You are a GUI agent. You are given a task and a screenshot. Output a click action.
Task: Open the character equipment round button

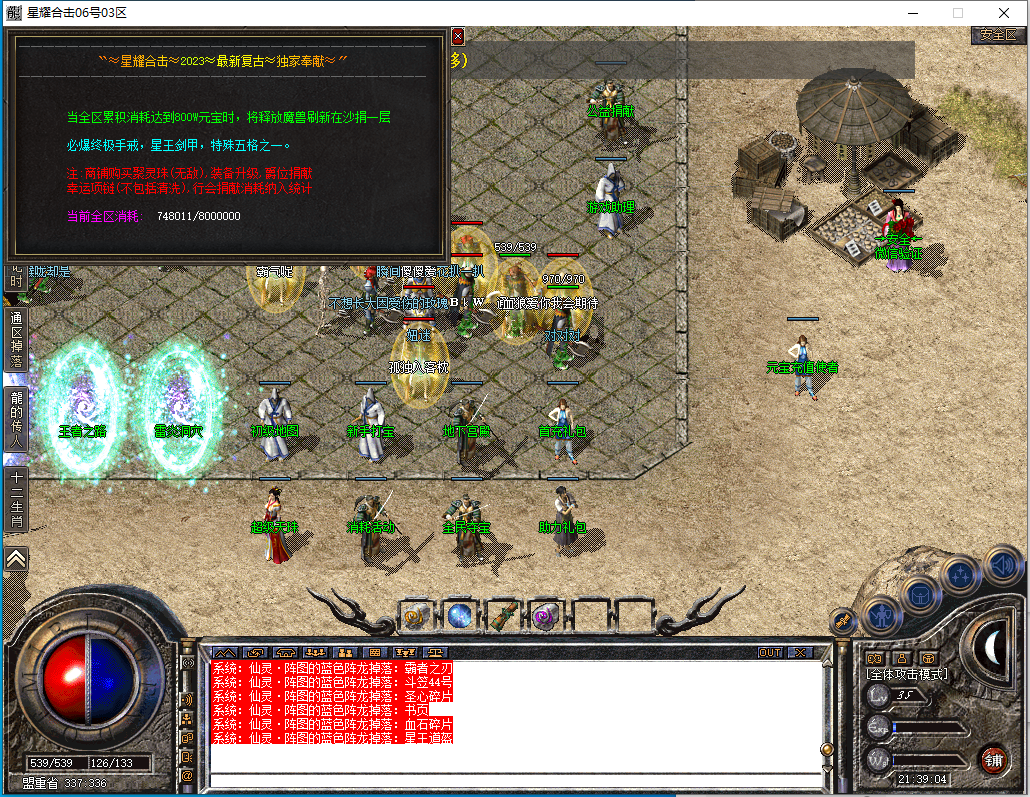click(x=881, y=614)
